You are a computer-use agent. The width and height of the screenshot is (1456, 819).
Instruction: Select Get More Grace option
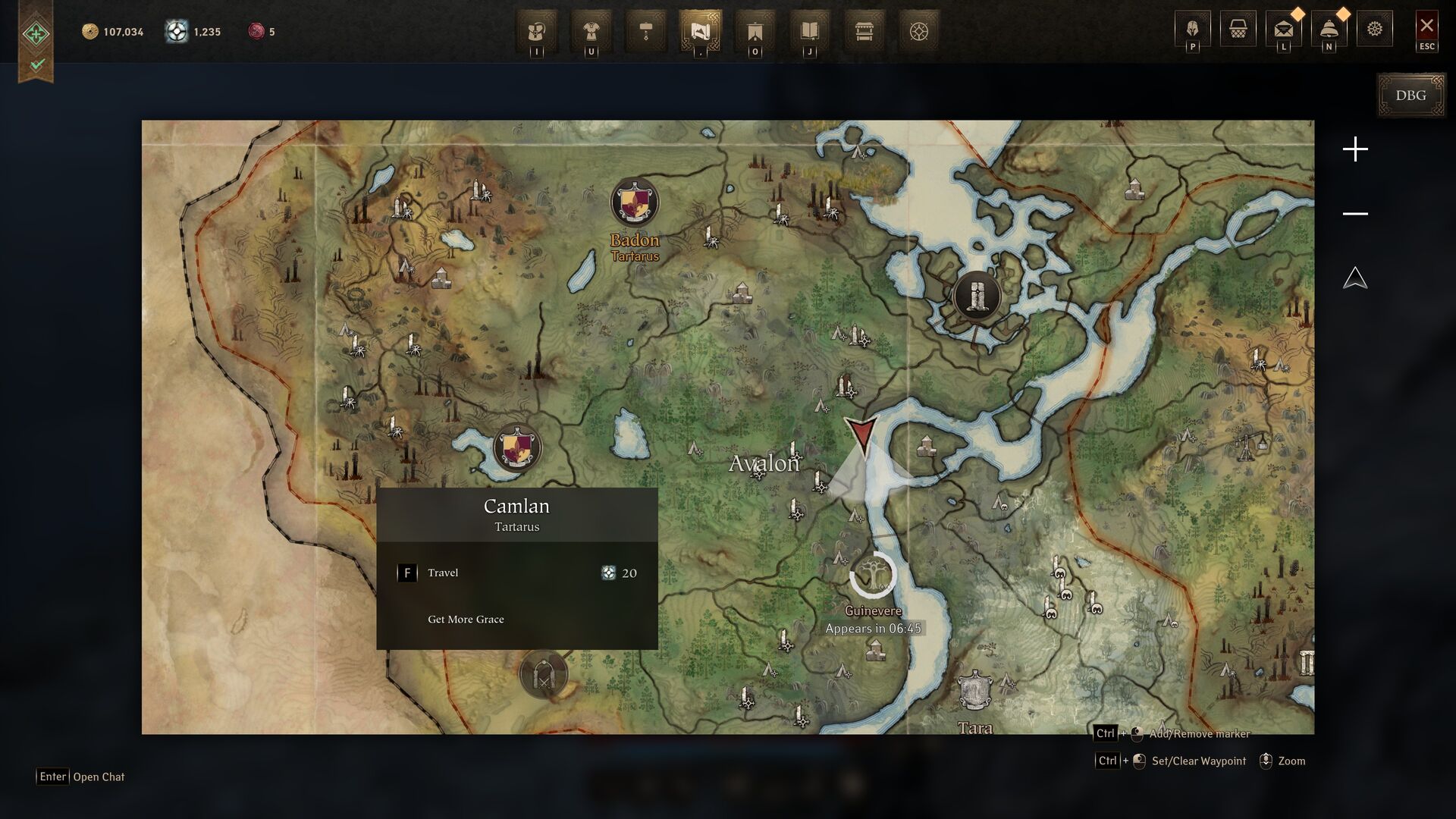pos(466,620)
